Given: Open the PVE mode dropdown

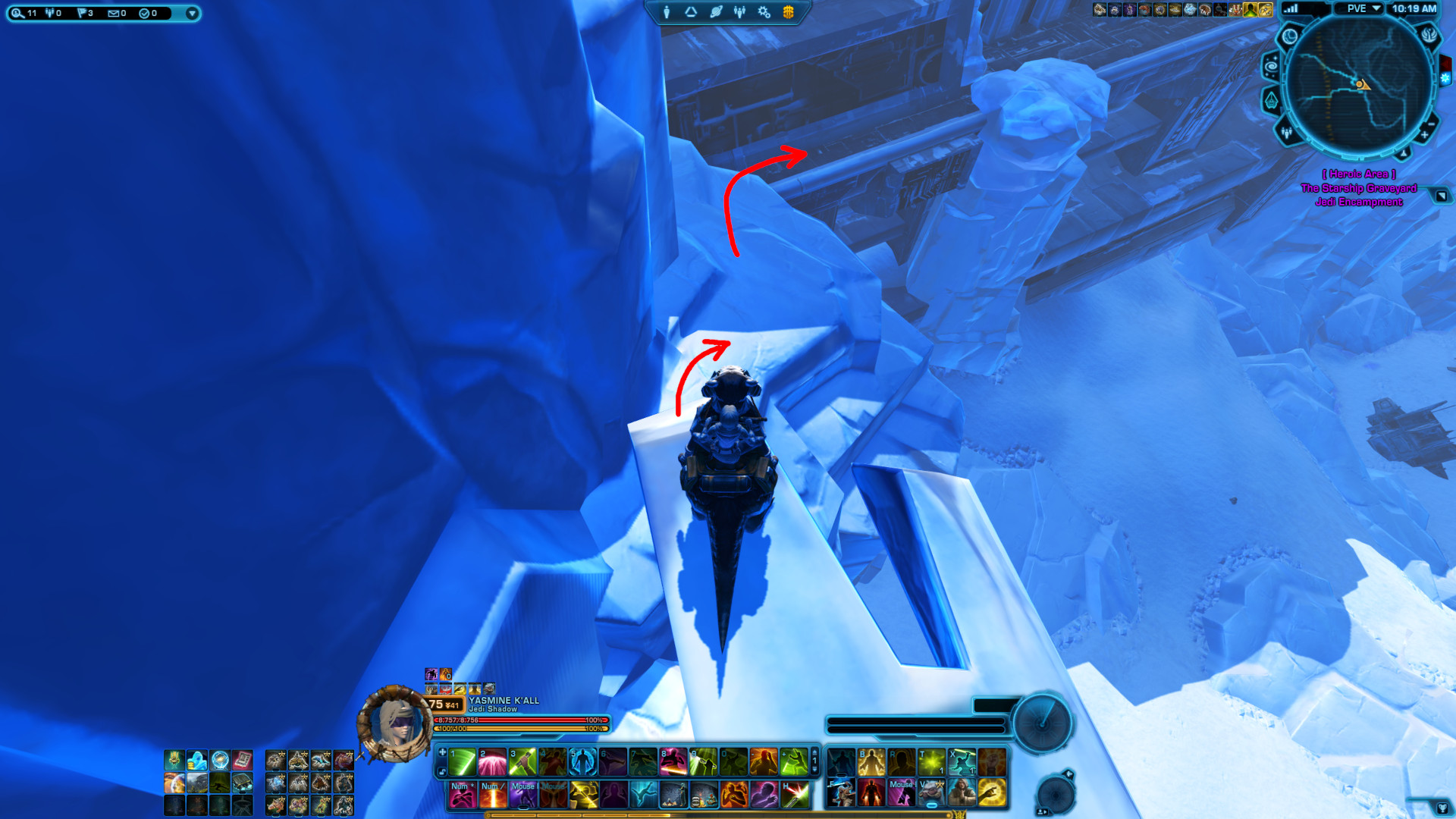Looking at the screenshot, I should (x=1361, y=9).
